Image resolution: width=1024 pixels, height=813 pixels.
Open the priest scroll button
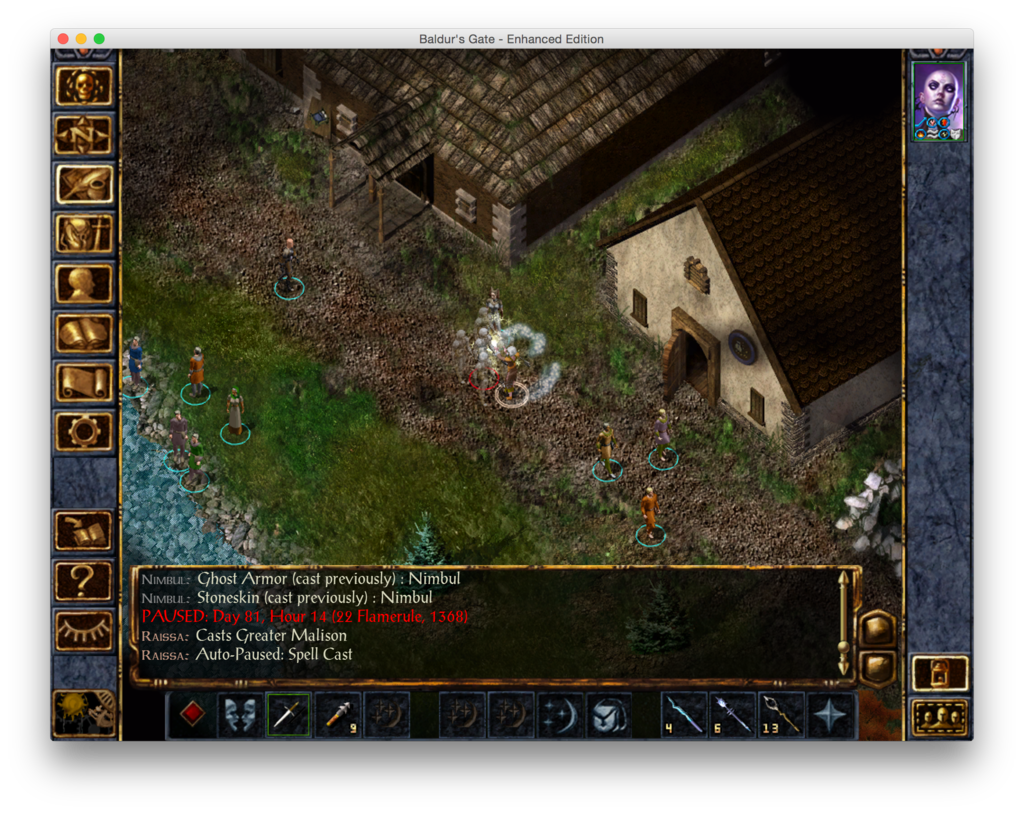pos(84,382)
